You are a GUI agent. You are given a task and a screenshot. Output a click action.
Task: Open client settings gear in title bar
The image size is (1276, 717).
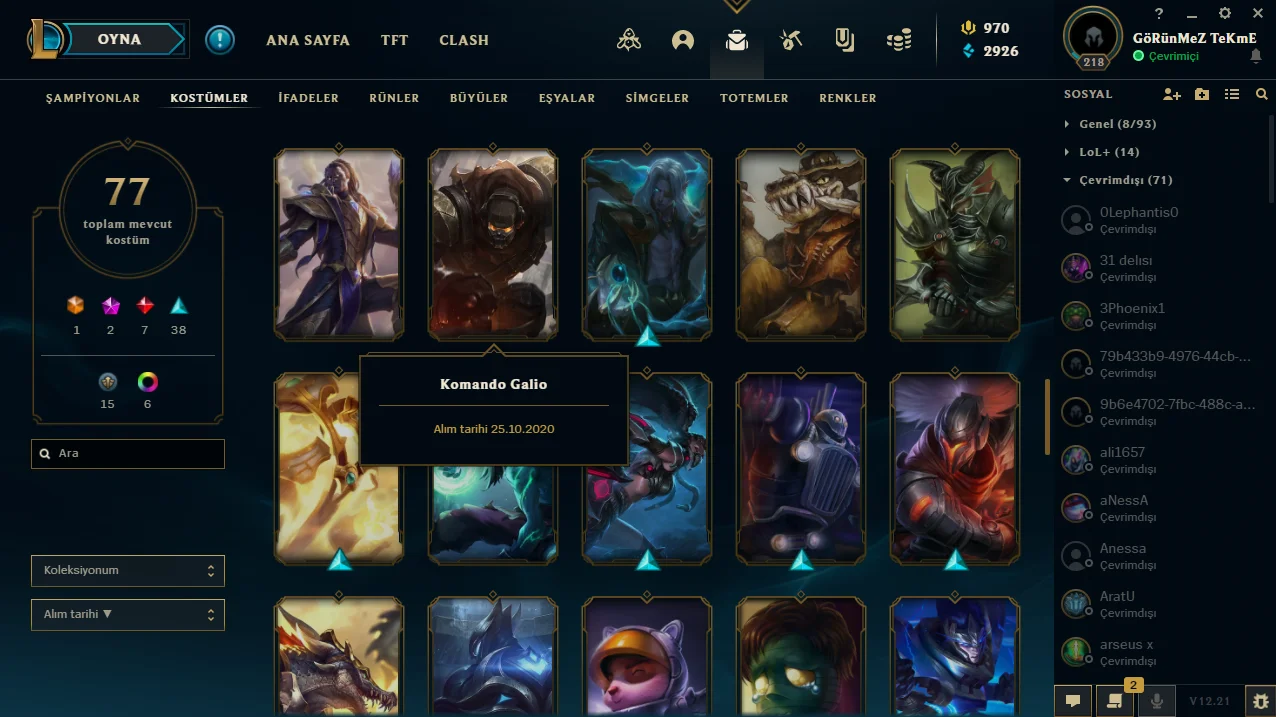(x=1225, y=14)
